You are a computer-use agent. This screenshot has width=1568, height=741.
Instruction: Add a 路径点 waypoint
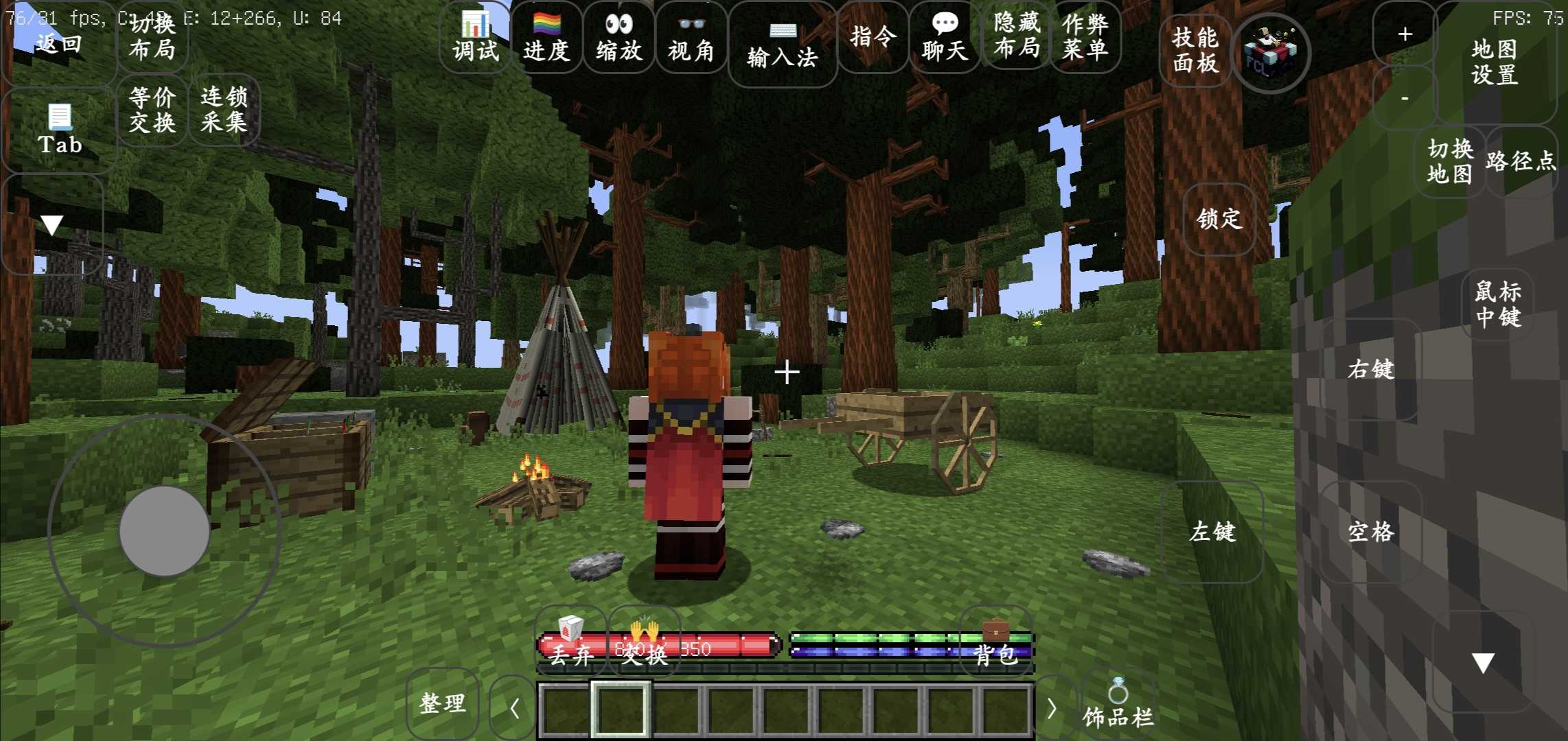1520,161
